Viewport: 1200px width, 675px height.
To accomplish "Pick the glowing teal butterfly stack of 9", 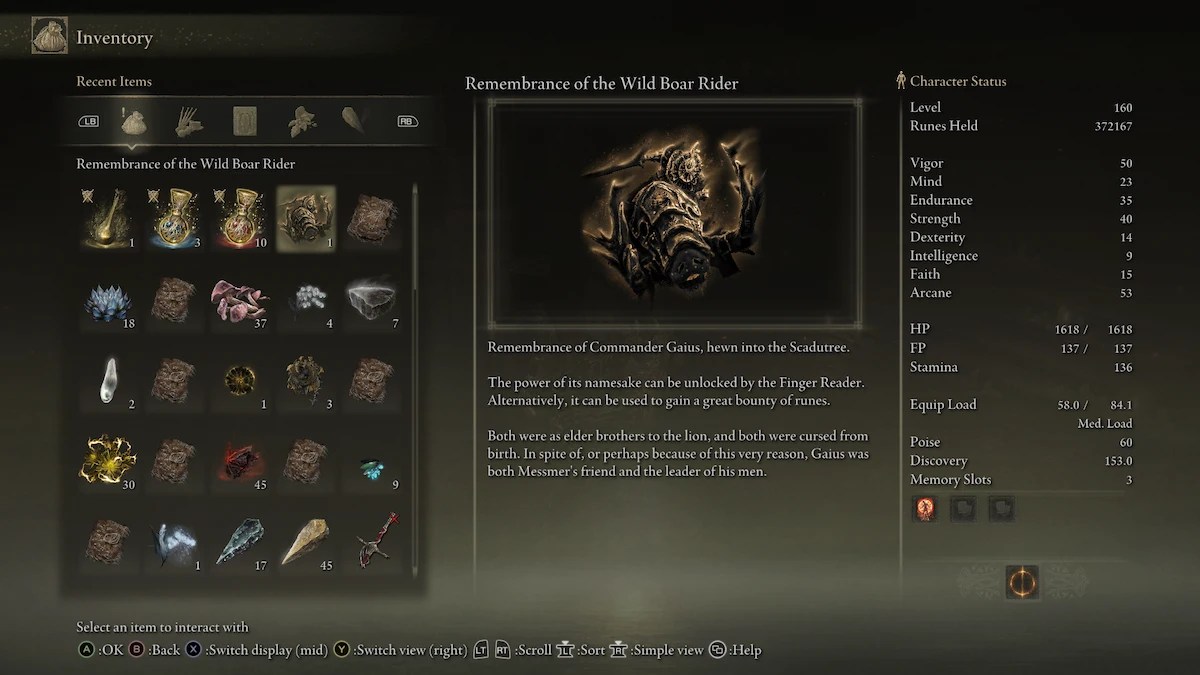I will click(x=371, y=462).
